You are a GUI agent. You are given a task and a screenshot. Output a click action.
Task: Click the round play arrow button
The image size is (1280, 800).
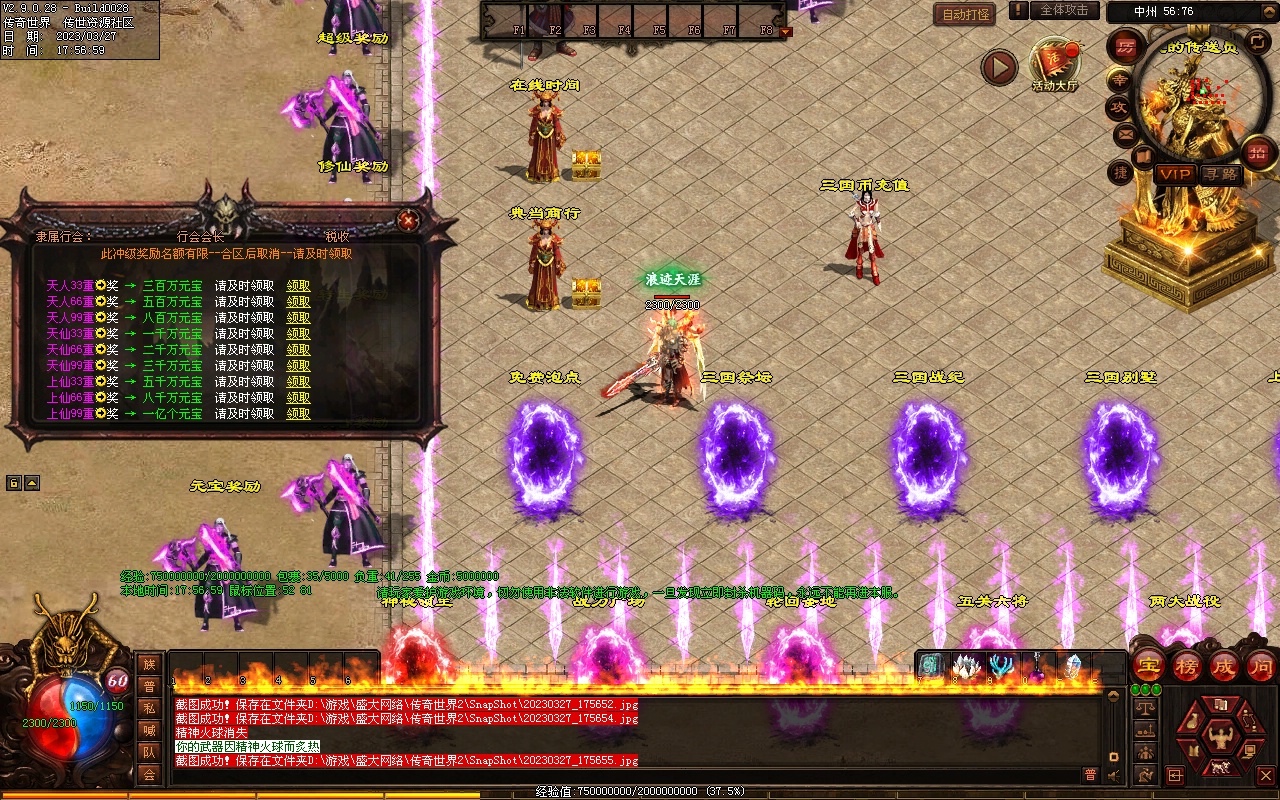click(x=998, y=67)
